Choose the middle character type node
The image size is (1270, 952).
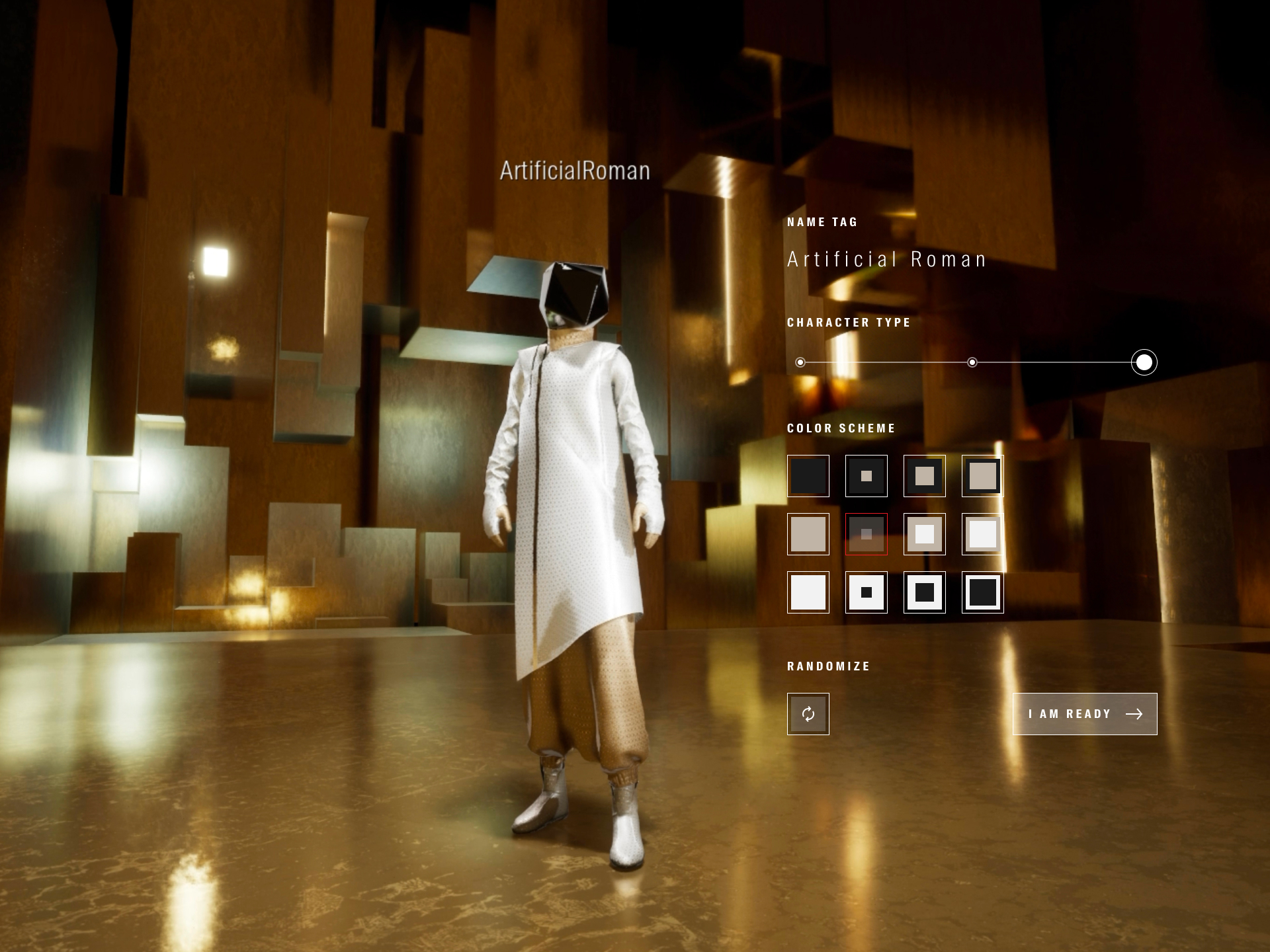tap(972, 362)
